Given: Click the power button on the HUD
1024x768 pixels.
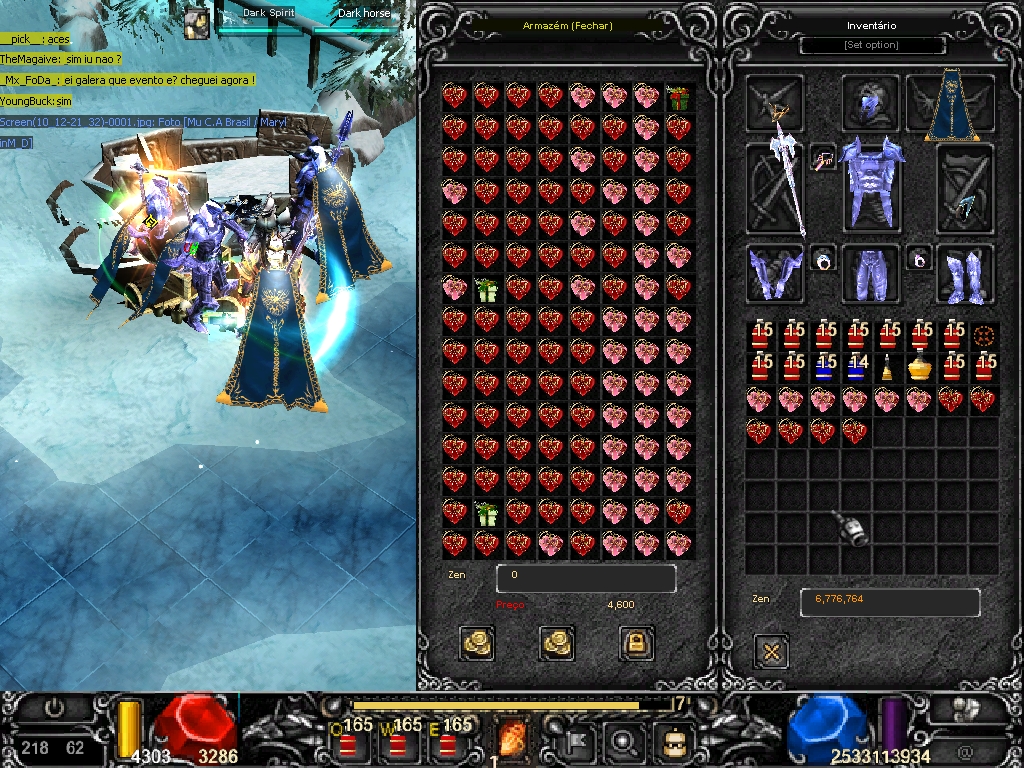Looking at the screenshot, I should tap(55, 708).
